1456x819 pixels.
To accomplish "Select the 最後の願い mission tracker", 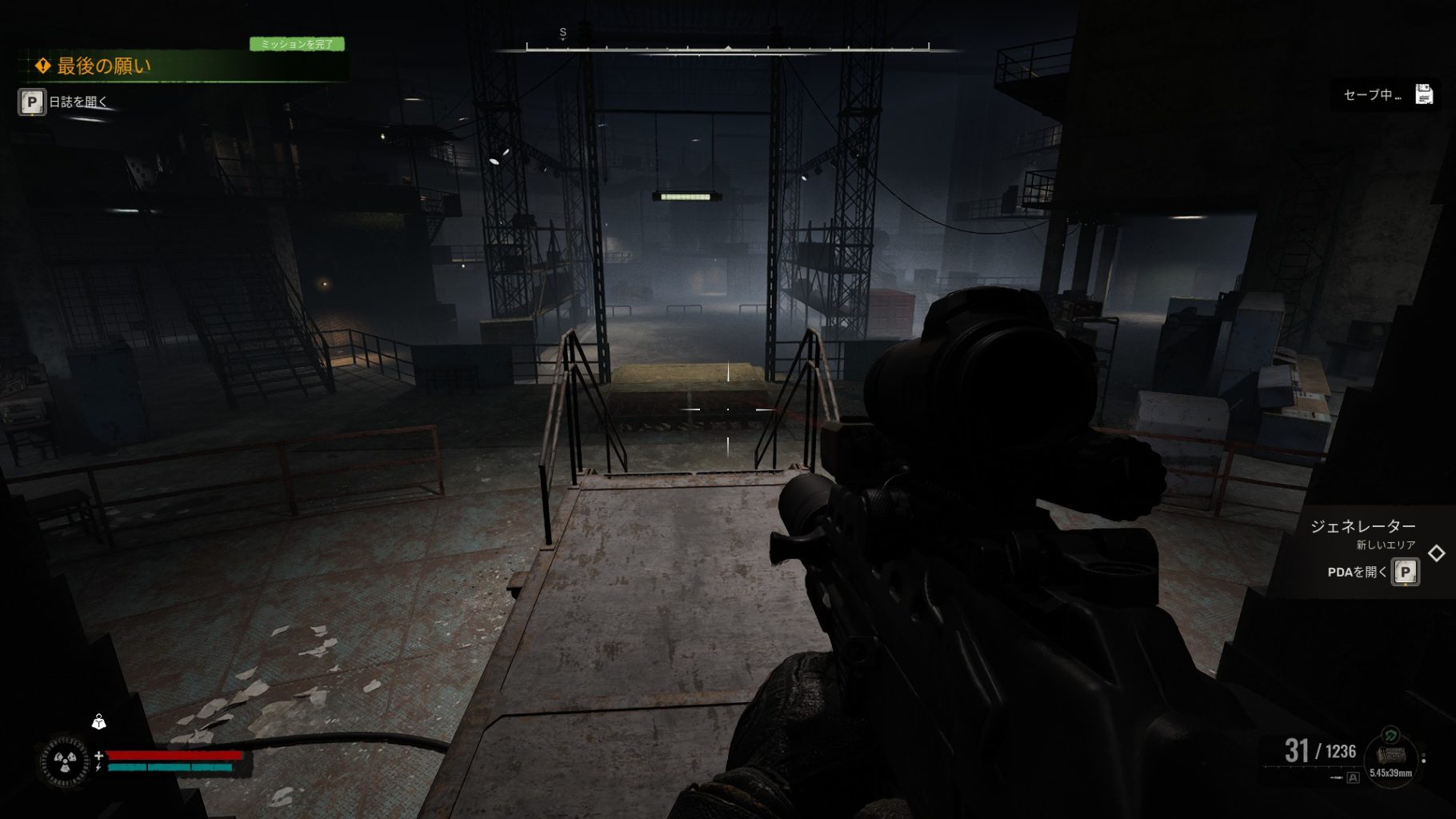I will 104,66.
